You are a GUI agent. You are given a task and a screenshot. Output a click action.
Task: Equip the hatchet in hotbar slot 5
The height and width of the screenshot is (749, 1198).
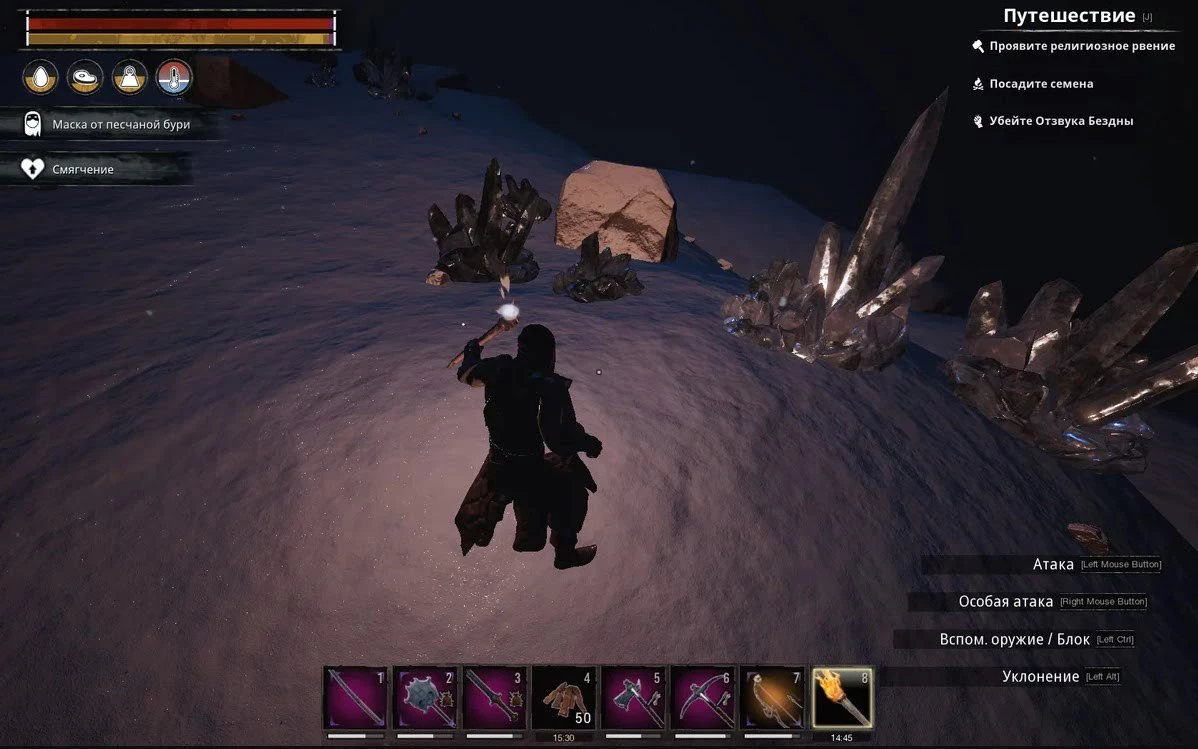click(634, 698)
